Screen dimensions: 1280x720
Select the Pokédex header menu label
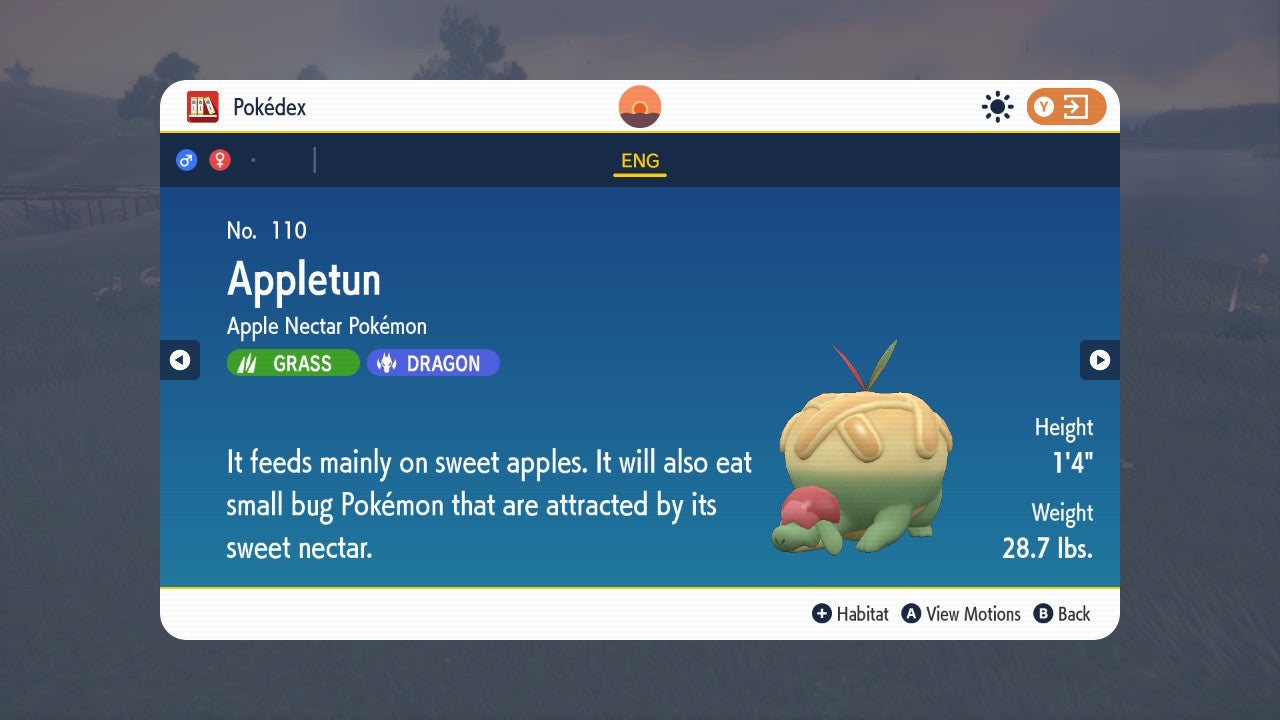click(269, 106)
